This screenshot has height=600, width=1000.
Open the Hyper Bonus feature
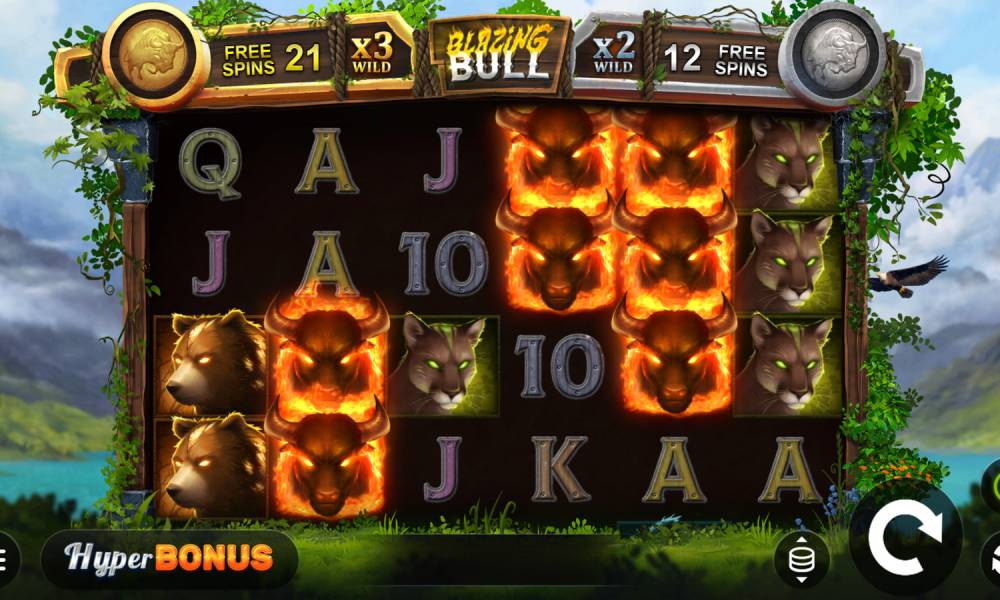point(170,558)
